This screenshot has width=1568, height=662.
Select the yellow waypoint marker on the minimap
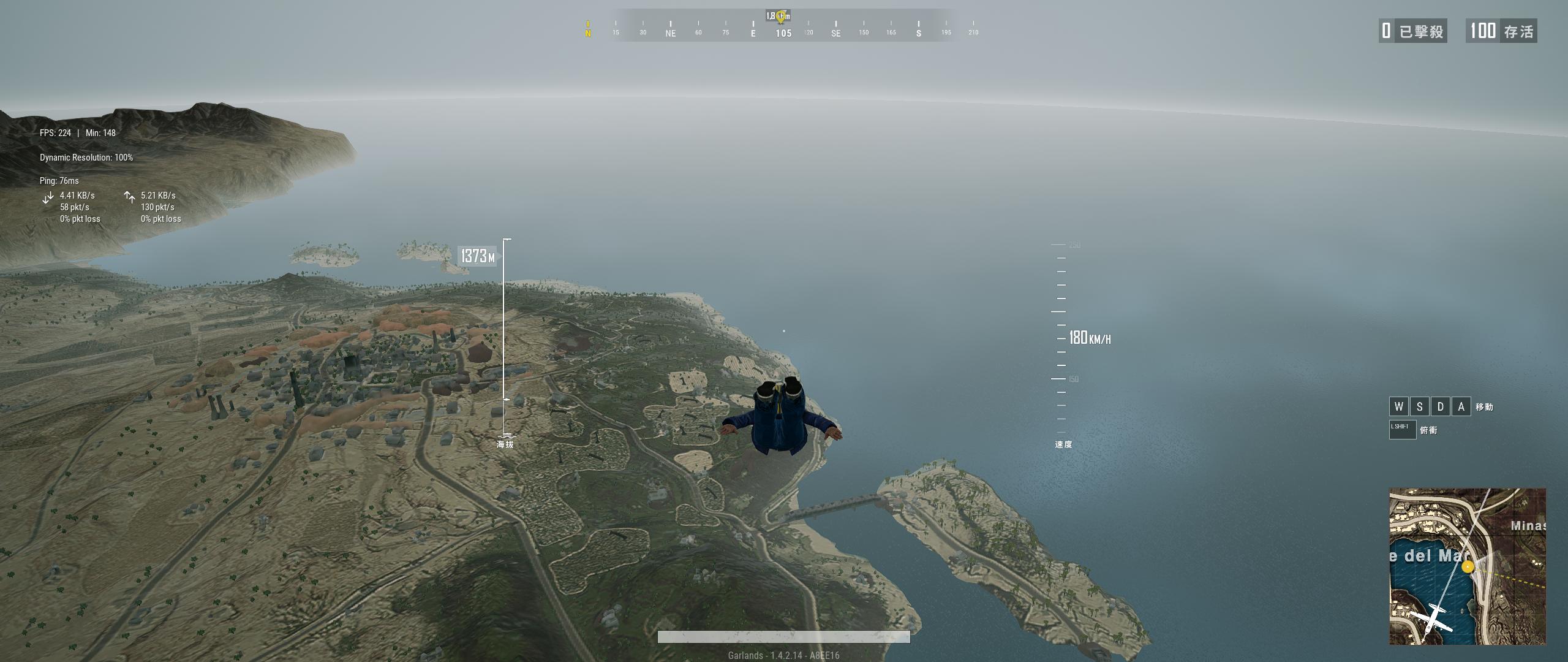point(1468,568)
